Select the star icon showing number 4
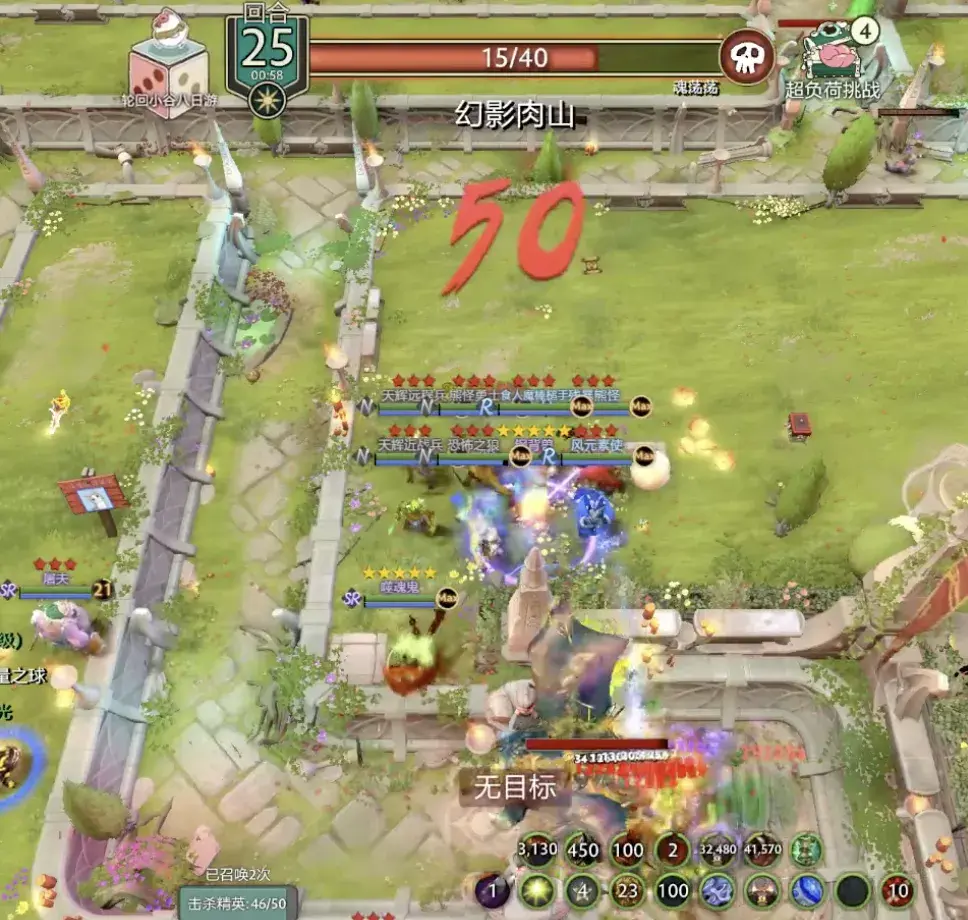Viewport: 968px width, 920px height. click(582, 890)
